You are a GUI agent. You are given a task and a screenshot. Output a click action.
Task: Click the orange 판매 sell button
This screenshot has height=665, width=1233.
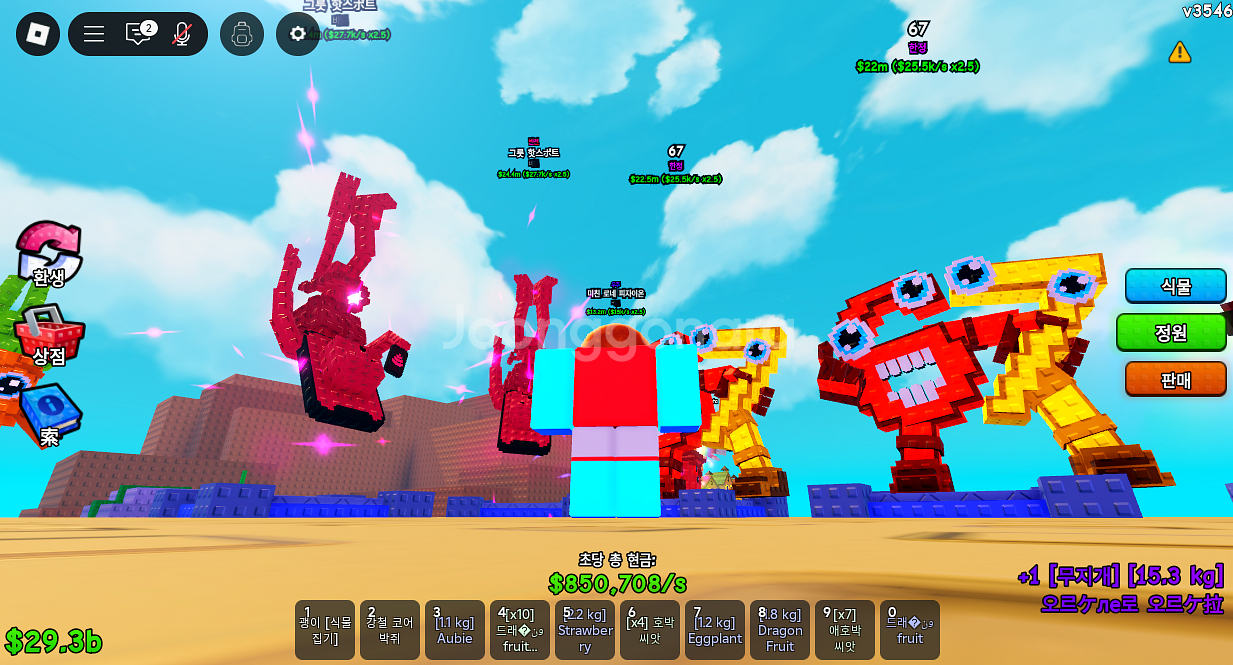click(1175, 379)
